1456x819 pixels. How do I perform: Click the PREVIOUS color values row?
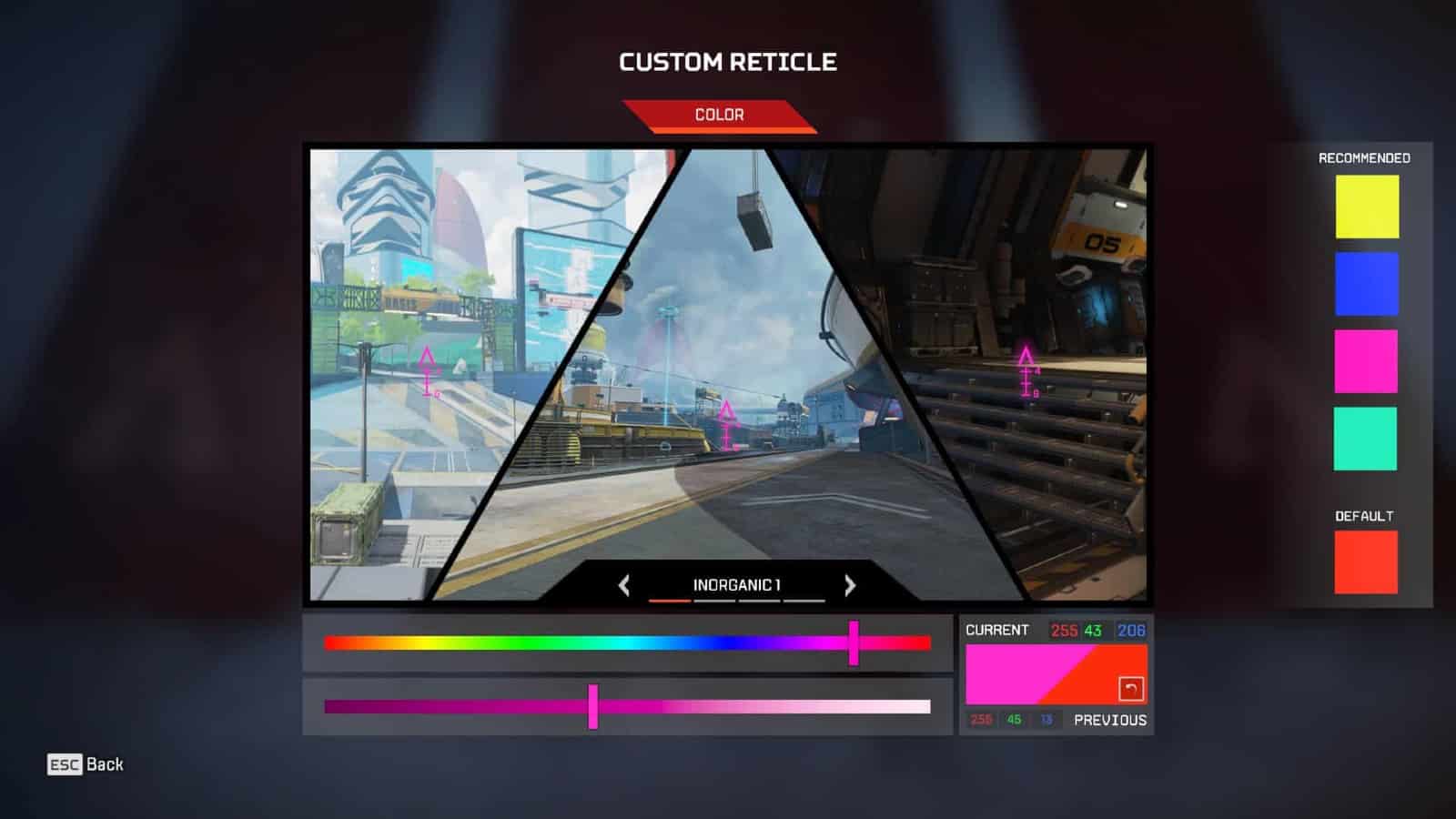(1056, 719)
